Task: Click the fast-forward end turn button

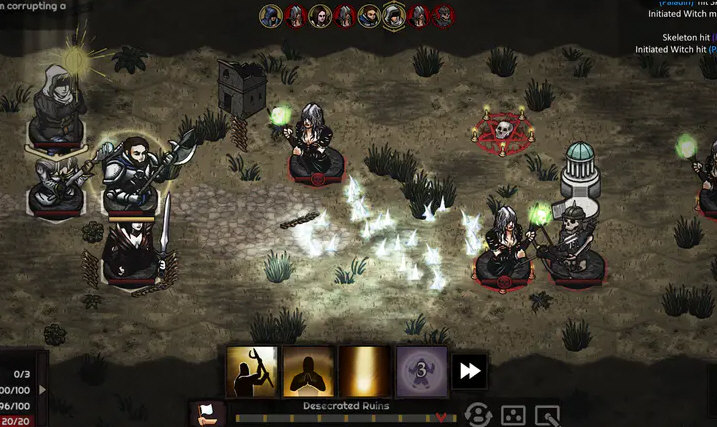Action: click(x=469, y=371)
